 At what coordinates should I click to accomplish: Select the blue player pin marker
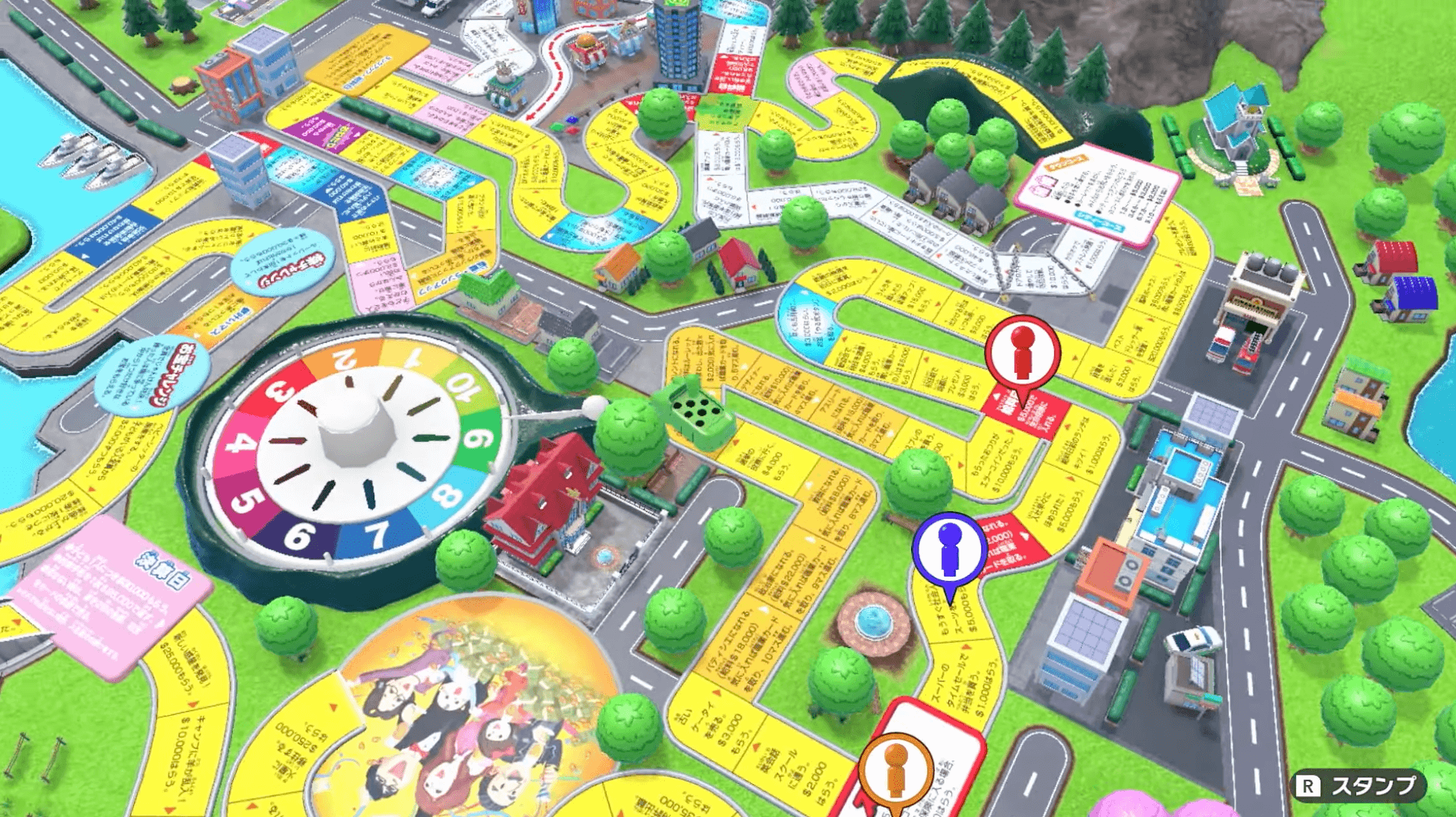[949, 549]
